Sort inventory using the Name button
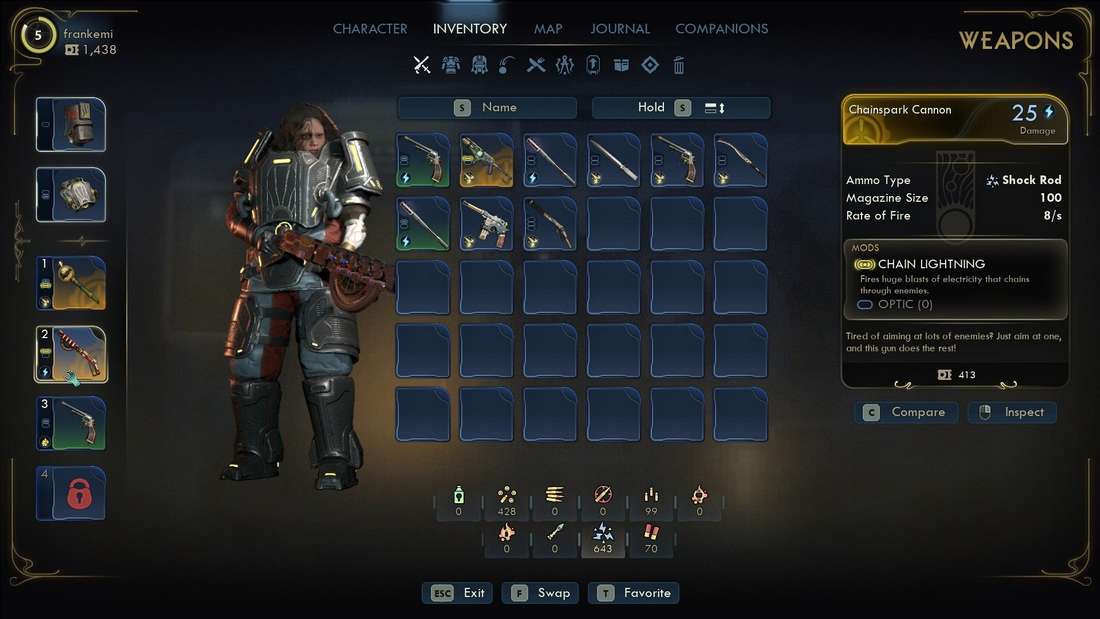The height and width of the screenshot is (619, 1100). click(x=487, y=108)
